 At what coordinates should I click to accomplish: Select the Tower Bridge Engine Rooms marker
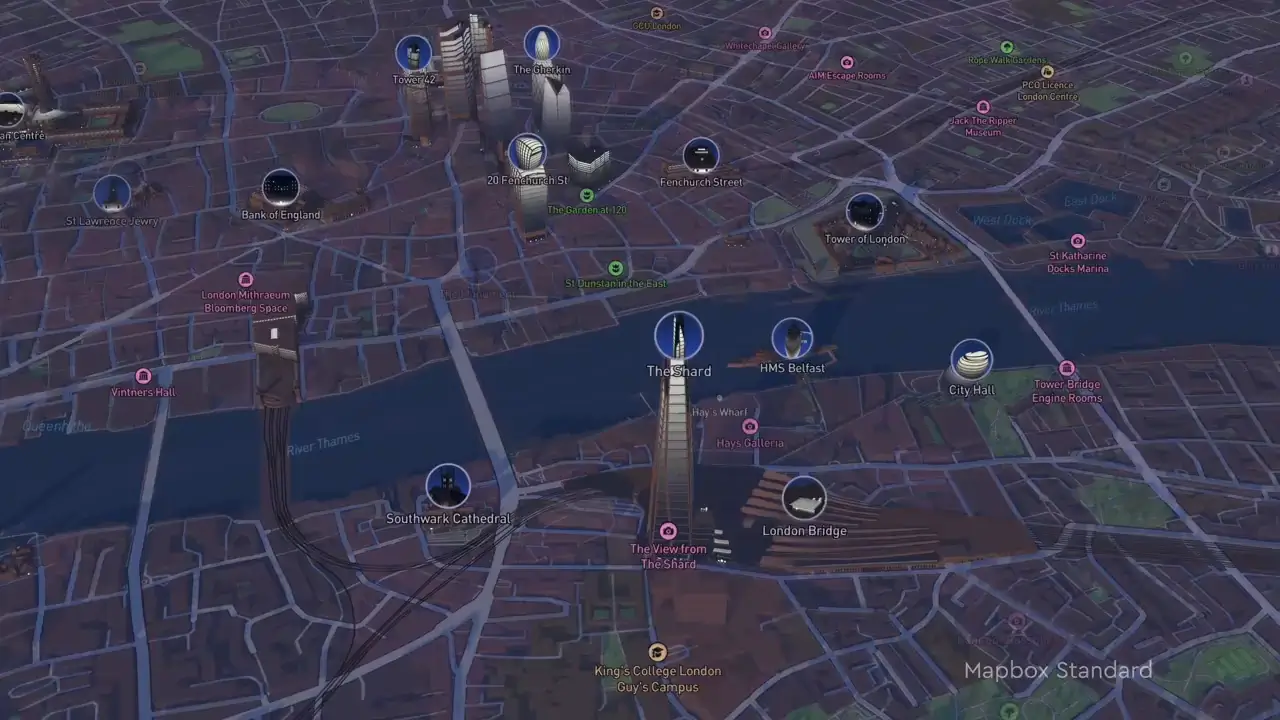tap(1067, 369)
